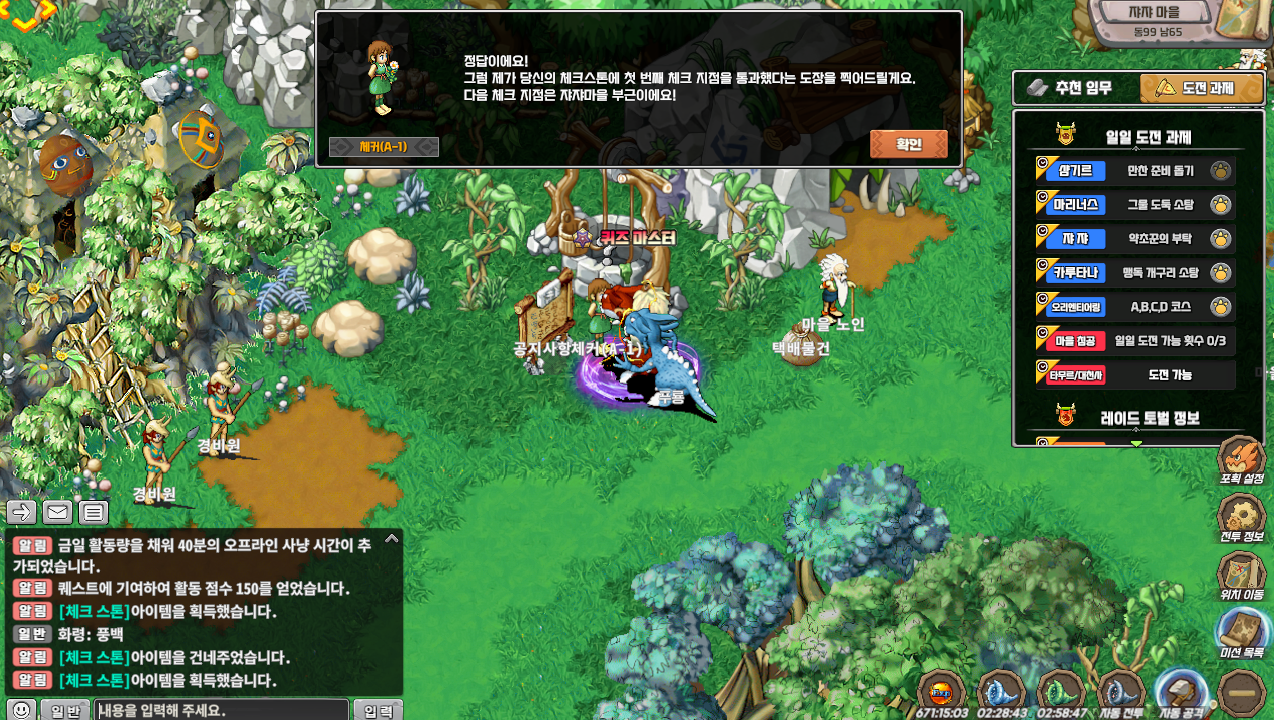Open the emoticon smiley button
The width and height of the screenshot is (1274, 720).
point(22,710)
